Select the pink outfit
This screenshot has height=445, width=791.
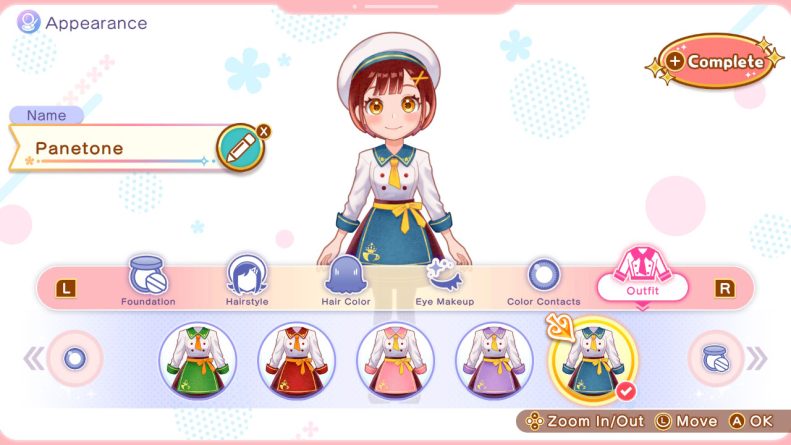coord(395,360)
